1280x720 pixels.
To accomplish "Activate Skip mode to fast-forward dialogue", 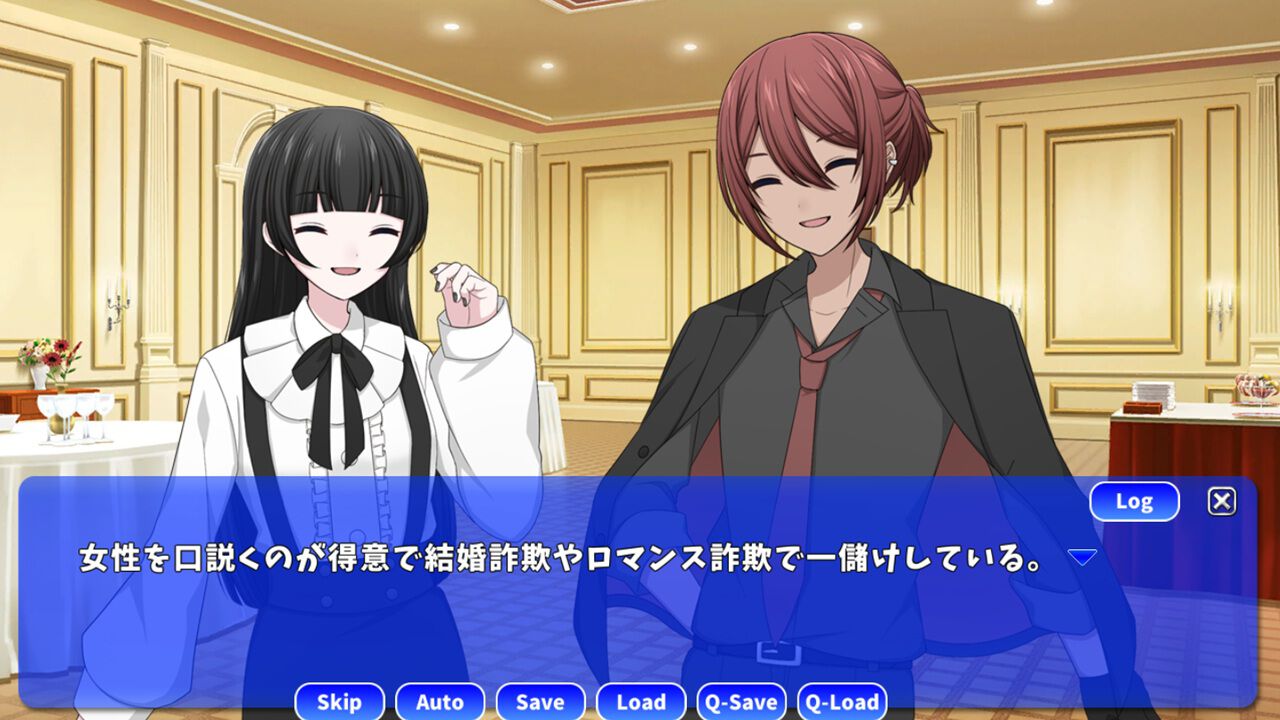I will click(x=339, y=702).
